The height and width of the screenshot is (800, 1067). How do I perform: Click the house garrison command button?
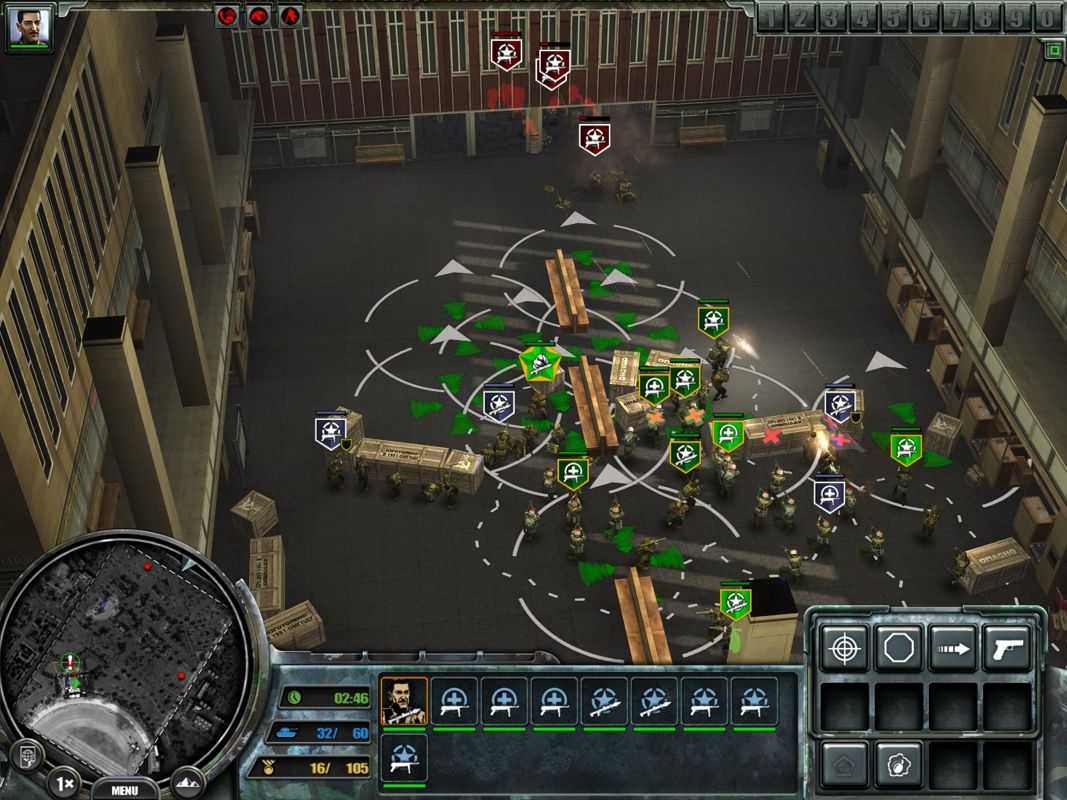click(844, 765)
